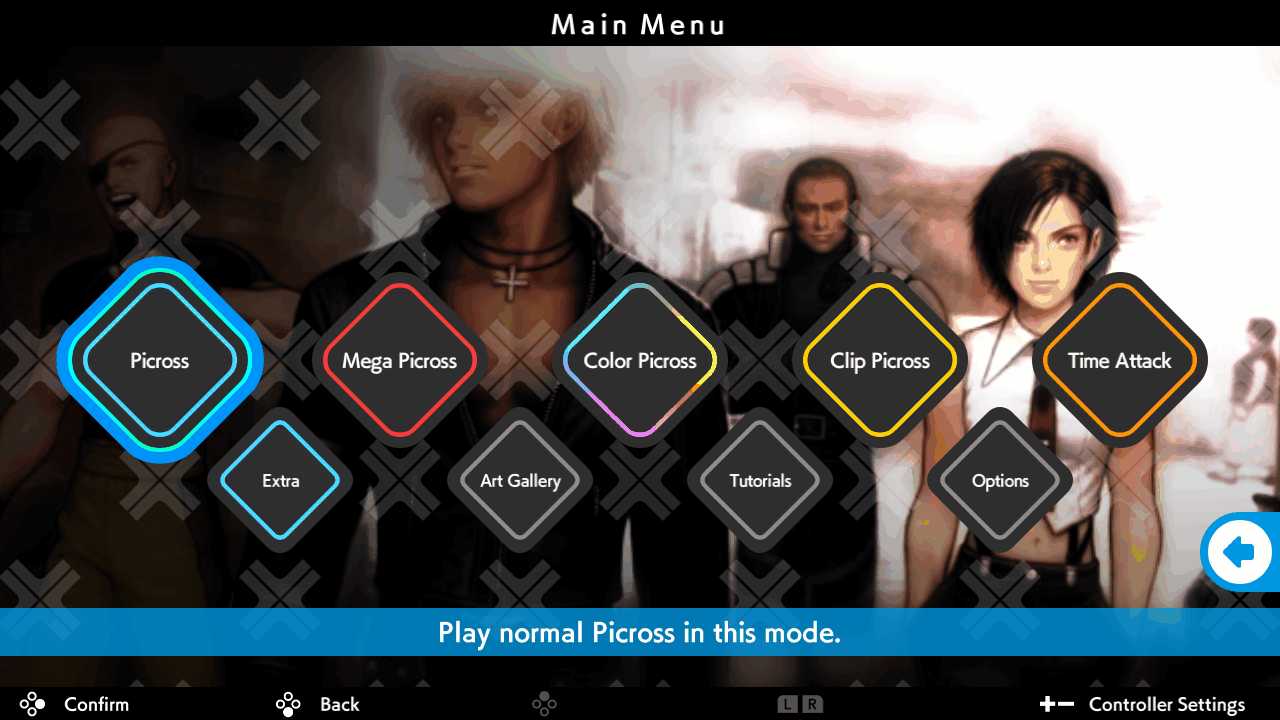Click the center d-pad icon in bottom bar

[x=545, y=704]
